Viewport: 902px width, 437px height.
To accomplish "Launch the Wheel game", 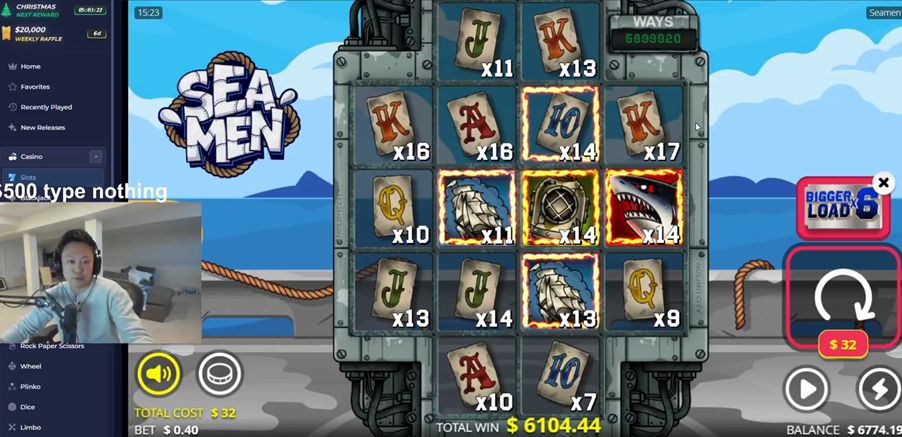I will pyautogui.click(x=31, y=366).
